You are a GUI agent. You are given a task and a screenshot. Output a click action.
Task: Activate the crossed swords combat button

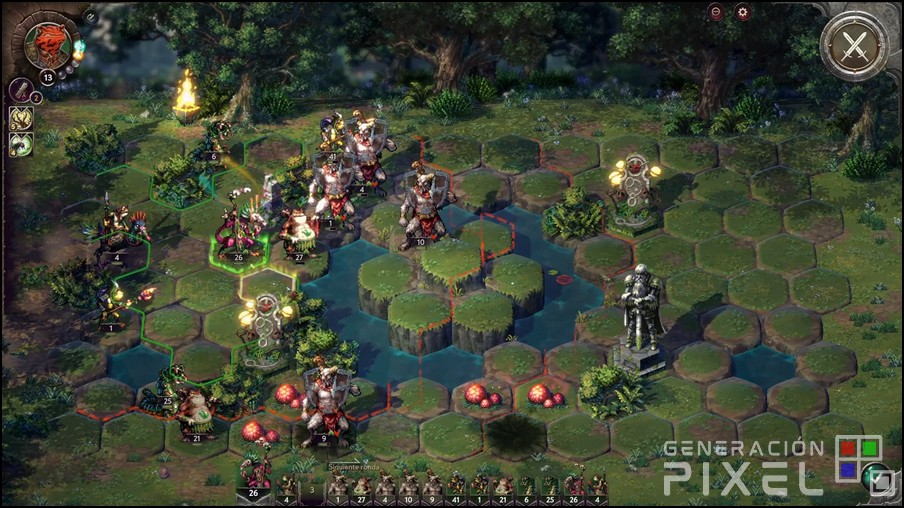852,45
